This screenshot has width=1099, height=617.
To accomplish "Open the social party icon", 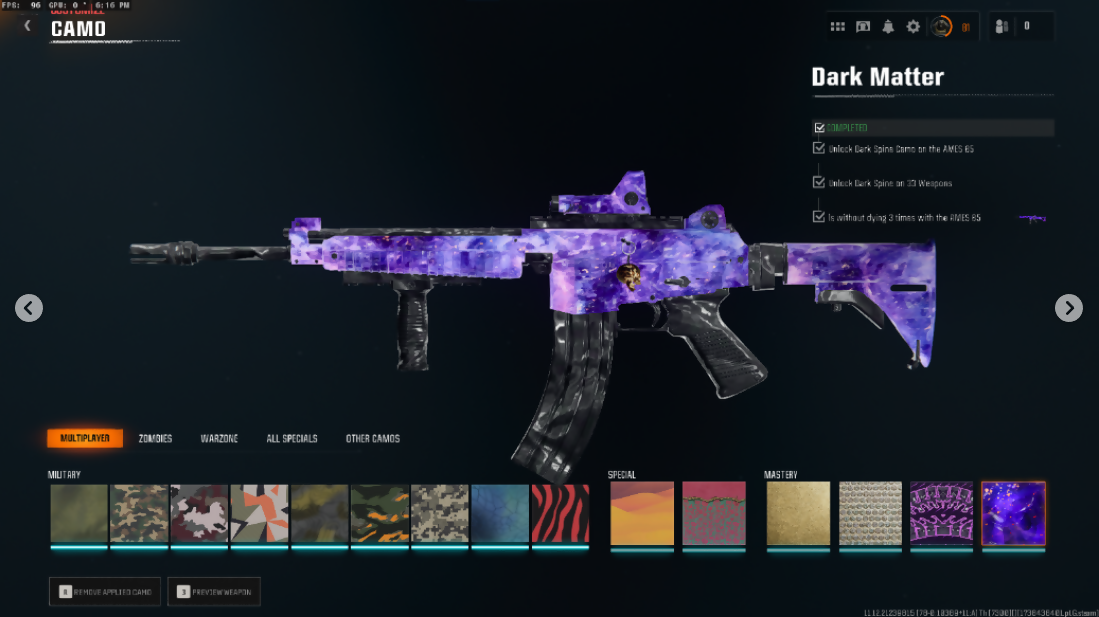I will point(1002,27).
